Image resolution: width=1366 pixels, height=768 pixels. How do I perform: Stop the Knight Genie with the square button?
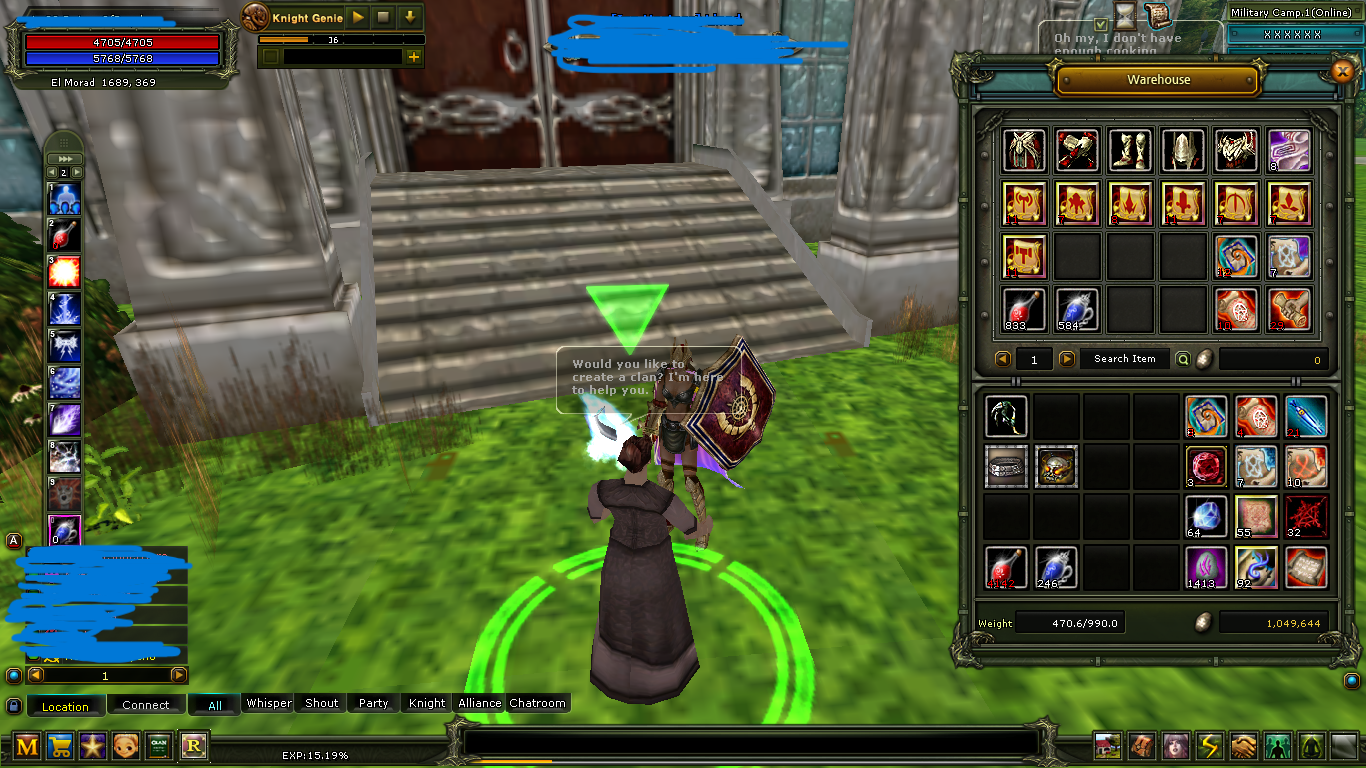381,17
